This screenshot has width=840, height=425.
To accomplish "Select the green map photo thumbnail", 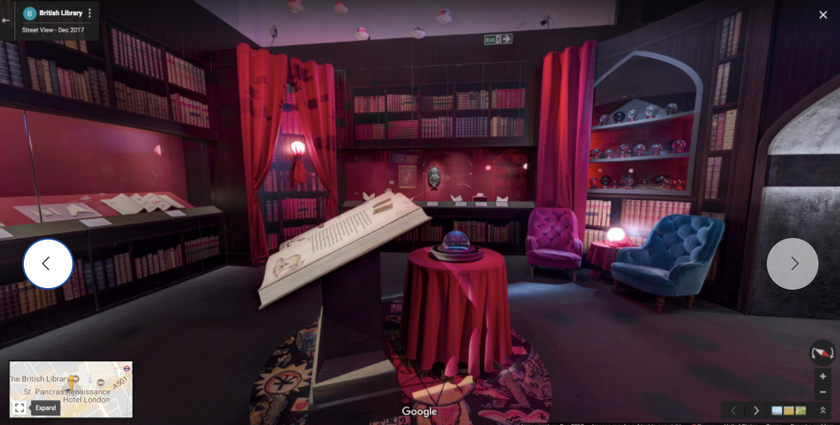I will coord(799,410).
